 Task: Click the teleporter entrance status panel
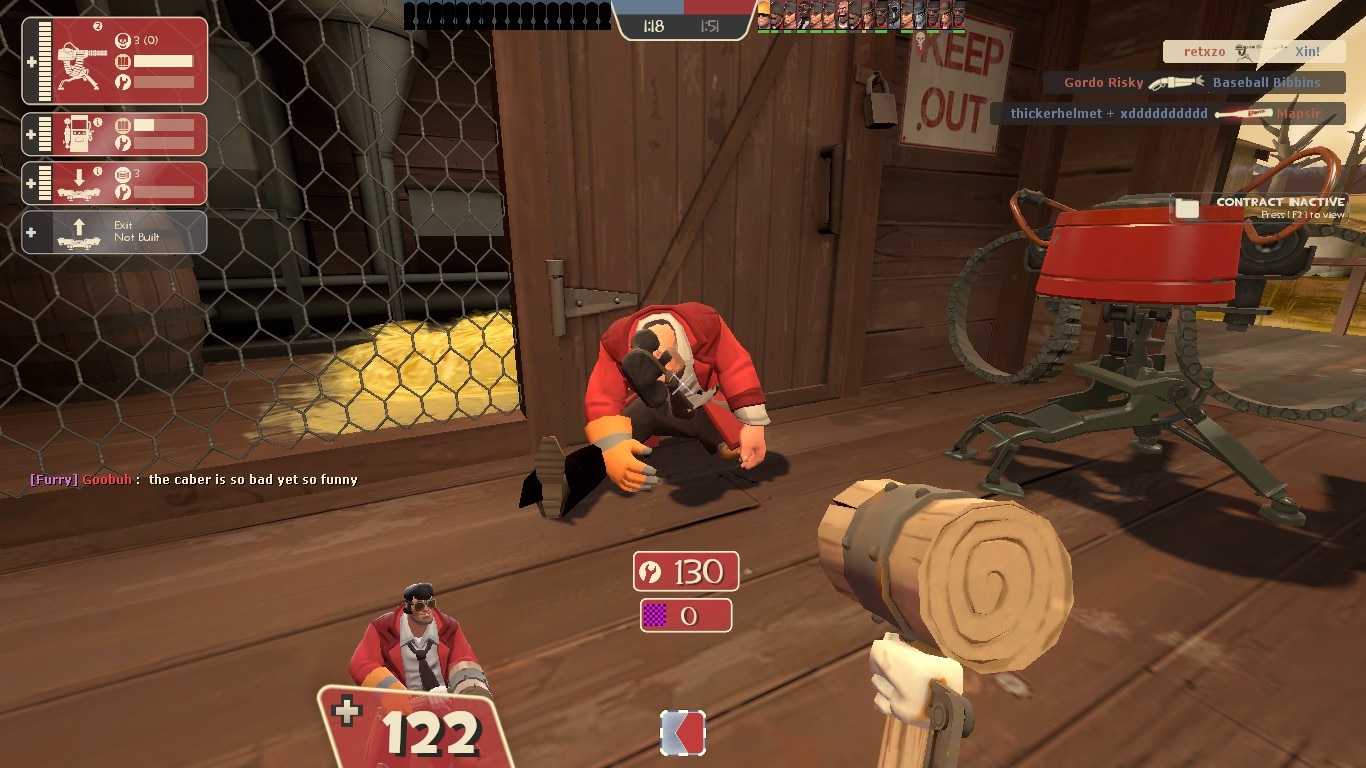pos(114,183)
